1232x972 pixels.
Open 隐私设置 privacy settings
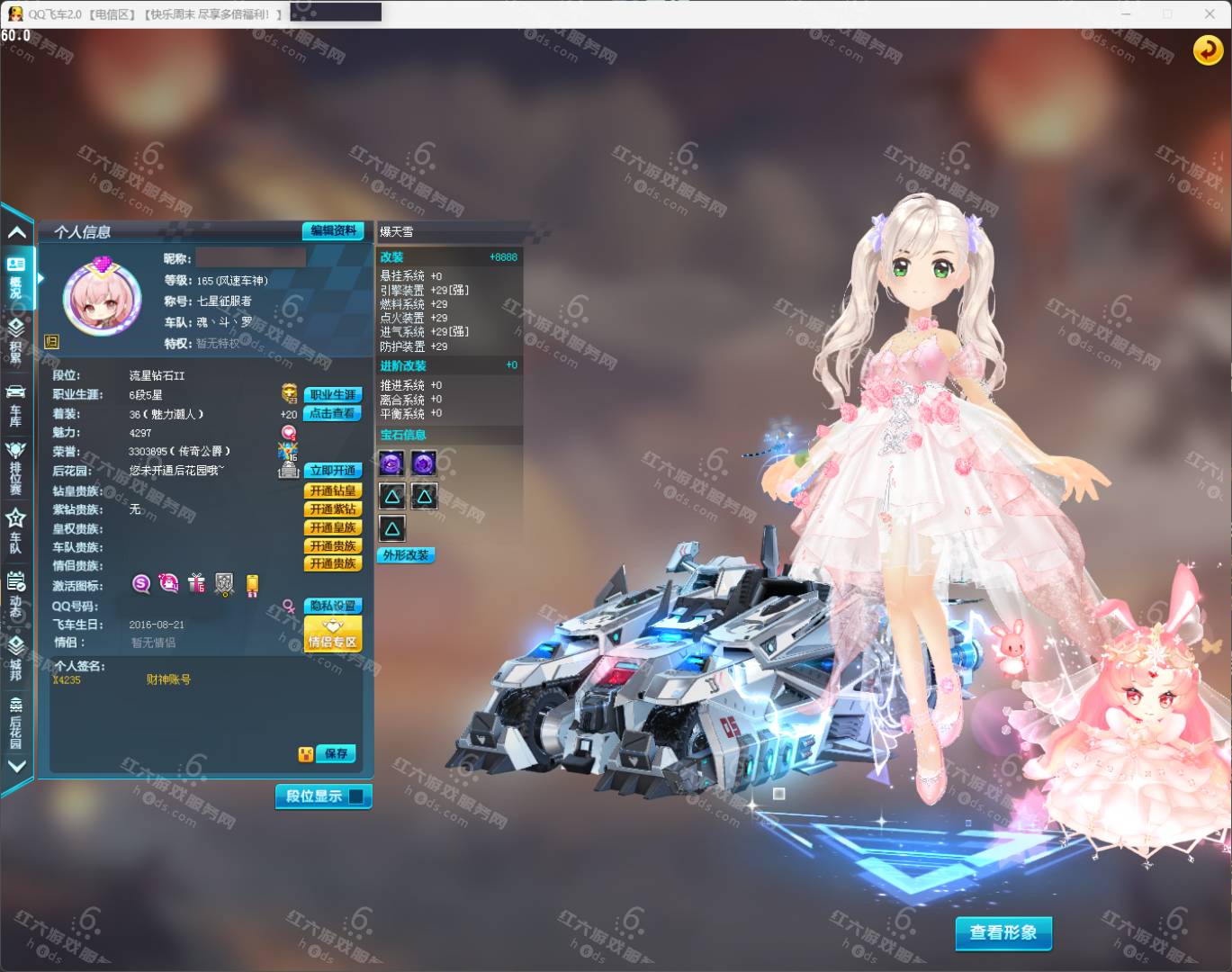click(334, 606)
